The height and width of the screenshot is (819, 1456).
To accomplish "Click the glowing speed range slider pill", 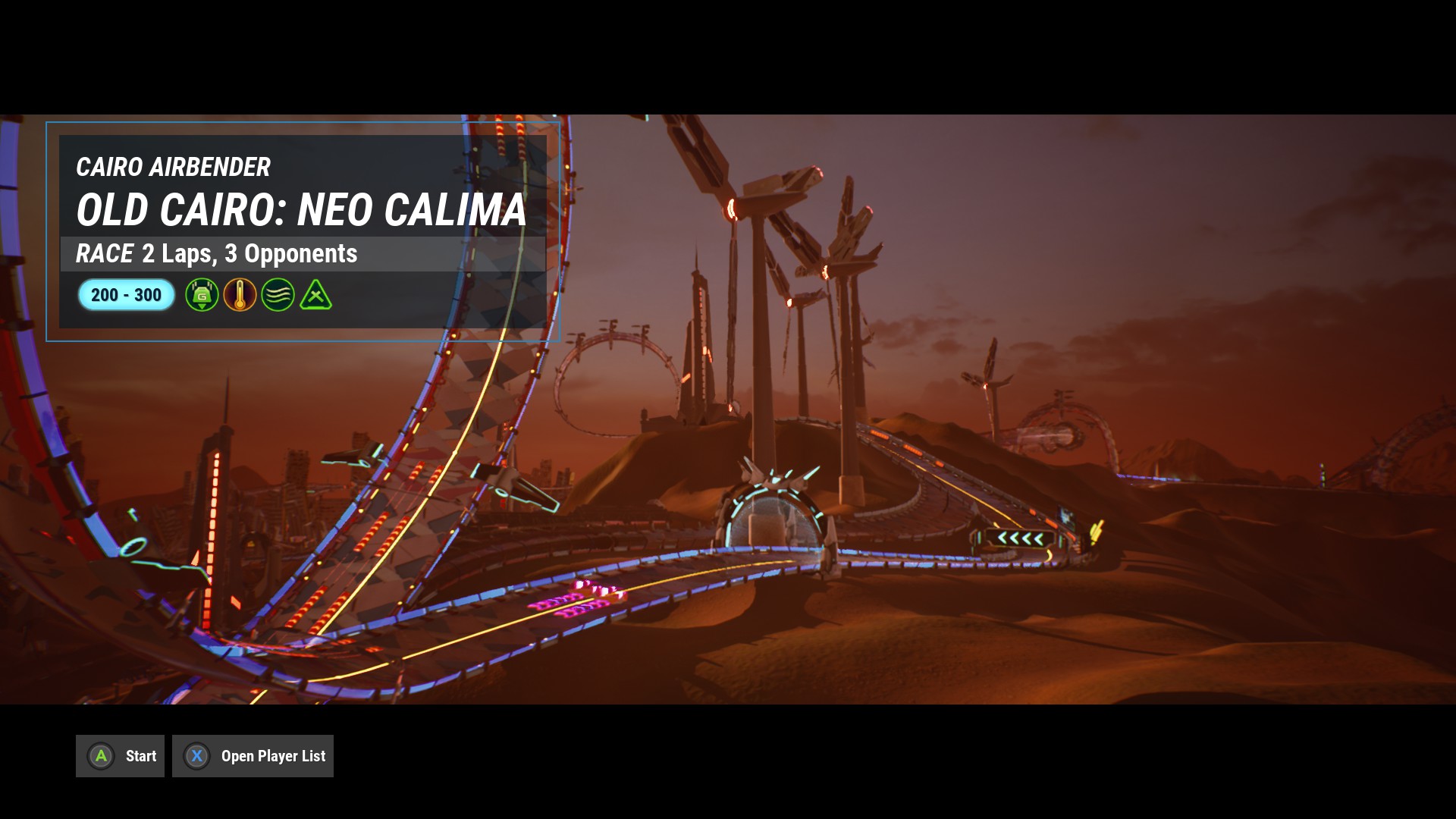I will 126,295.
